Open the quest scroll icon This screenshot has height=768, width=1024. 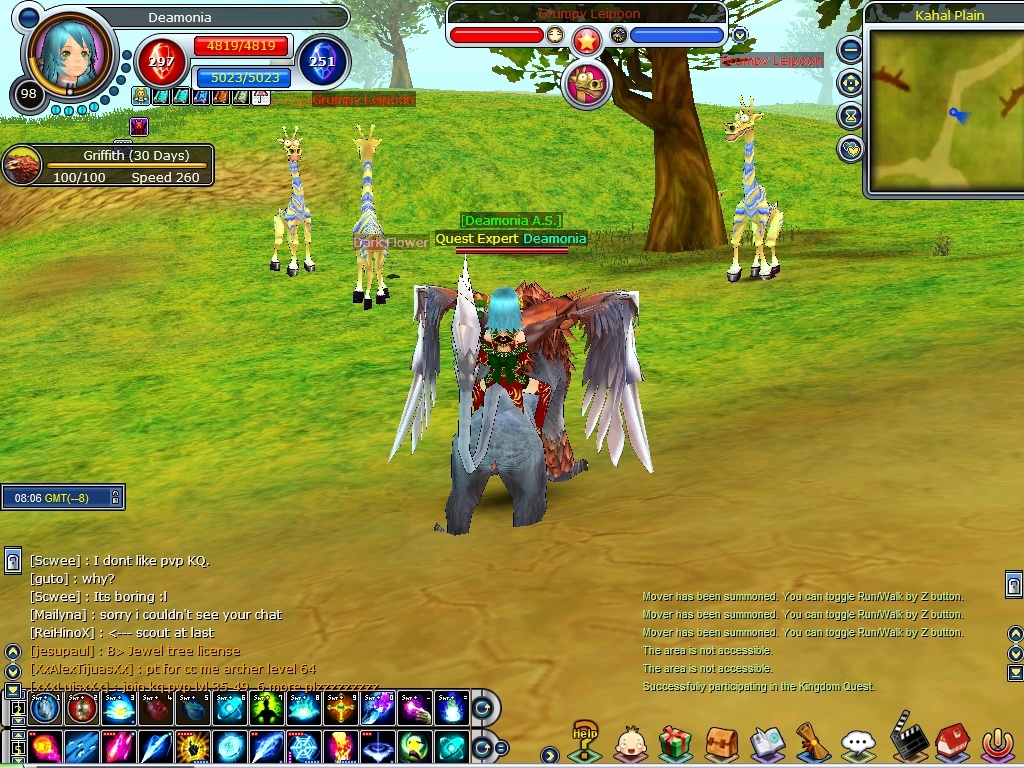[812, 743]
